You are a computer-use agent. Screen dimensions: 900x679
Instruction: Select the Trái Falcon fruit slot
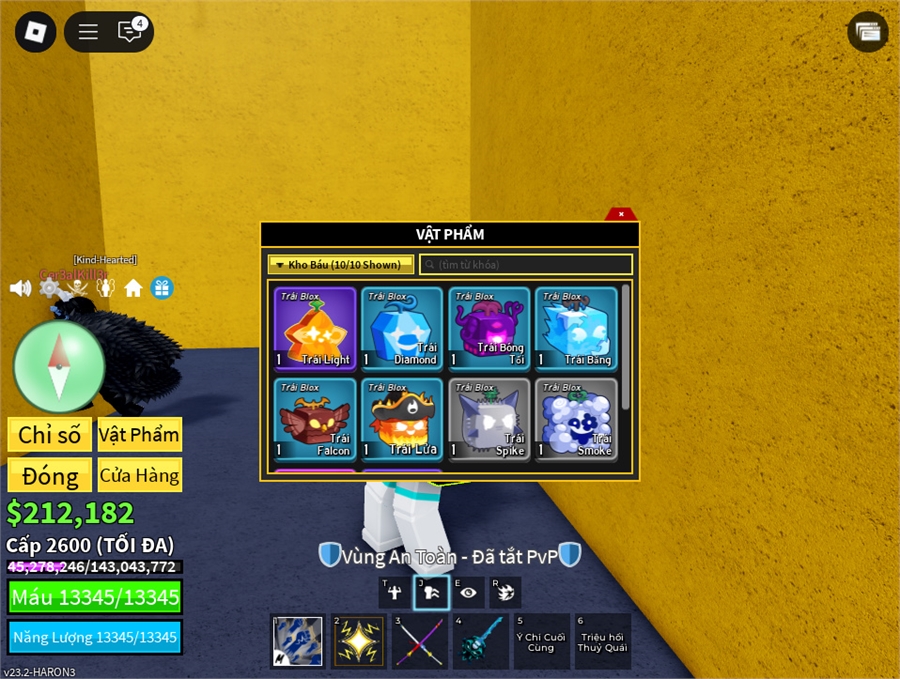coord(315,419)
